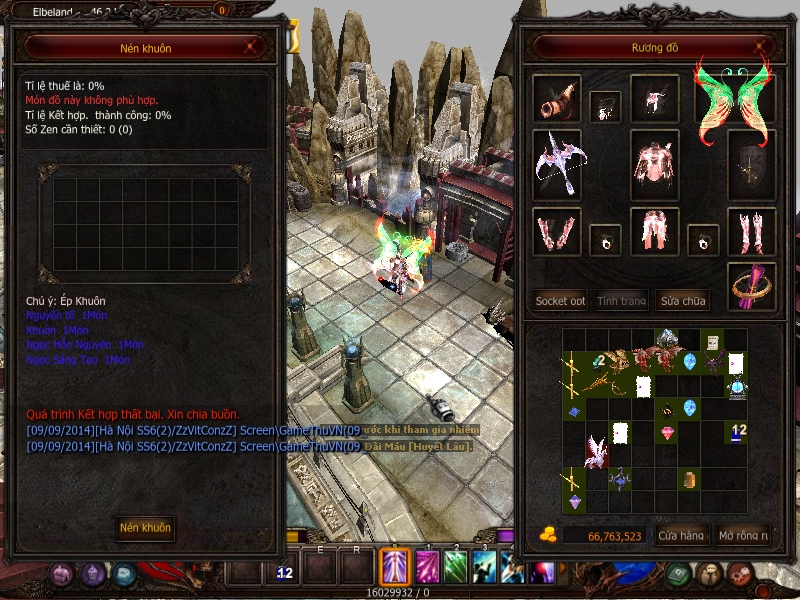
Task: Select the equipped helmet slot
Action: pos(655,98)
